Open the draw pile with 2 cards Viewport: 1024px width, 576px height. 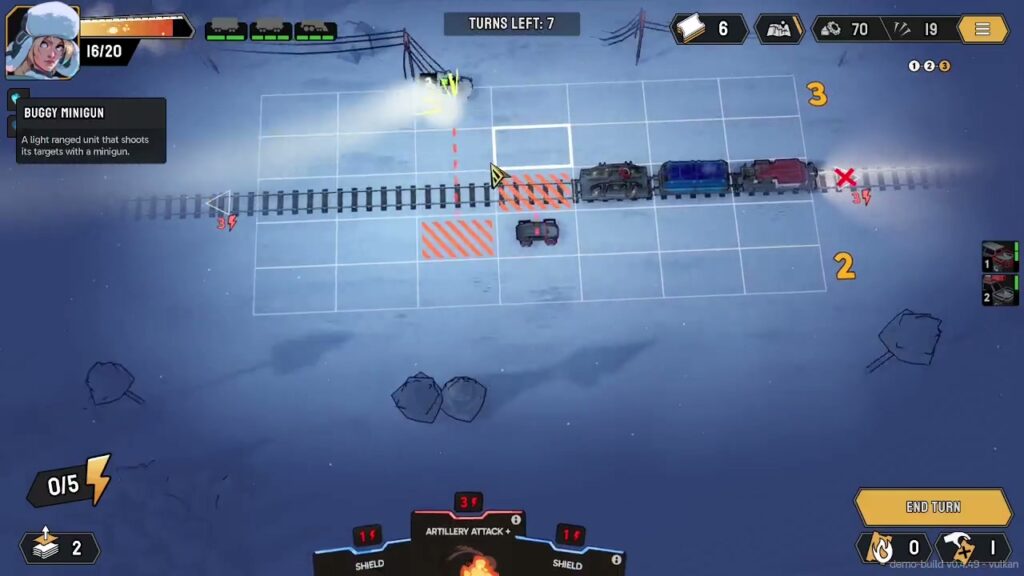[60, 547]
